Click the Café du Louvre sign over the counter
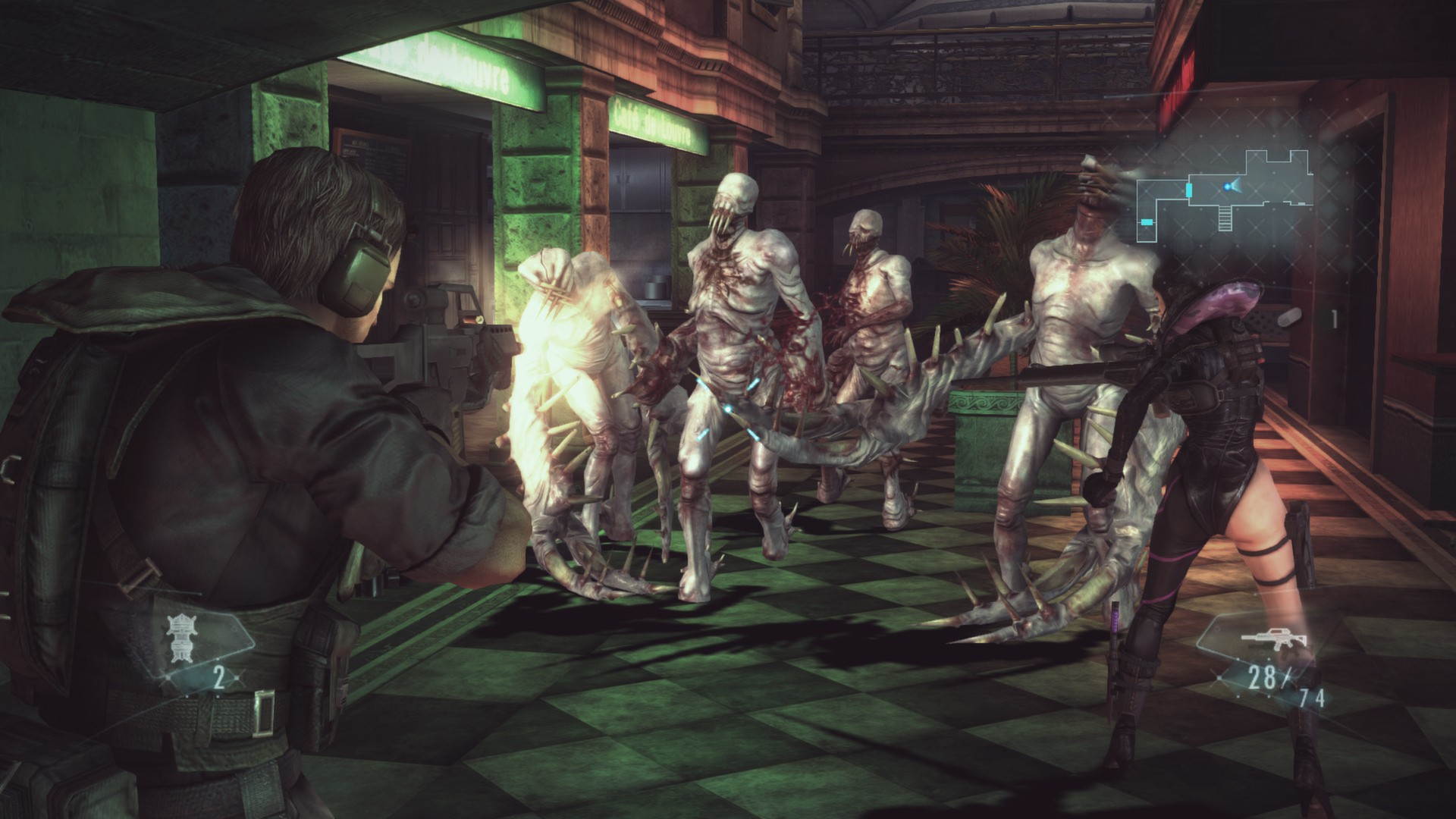The width and height of the screenshot is (1456, 819). [x=654, y=124]
